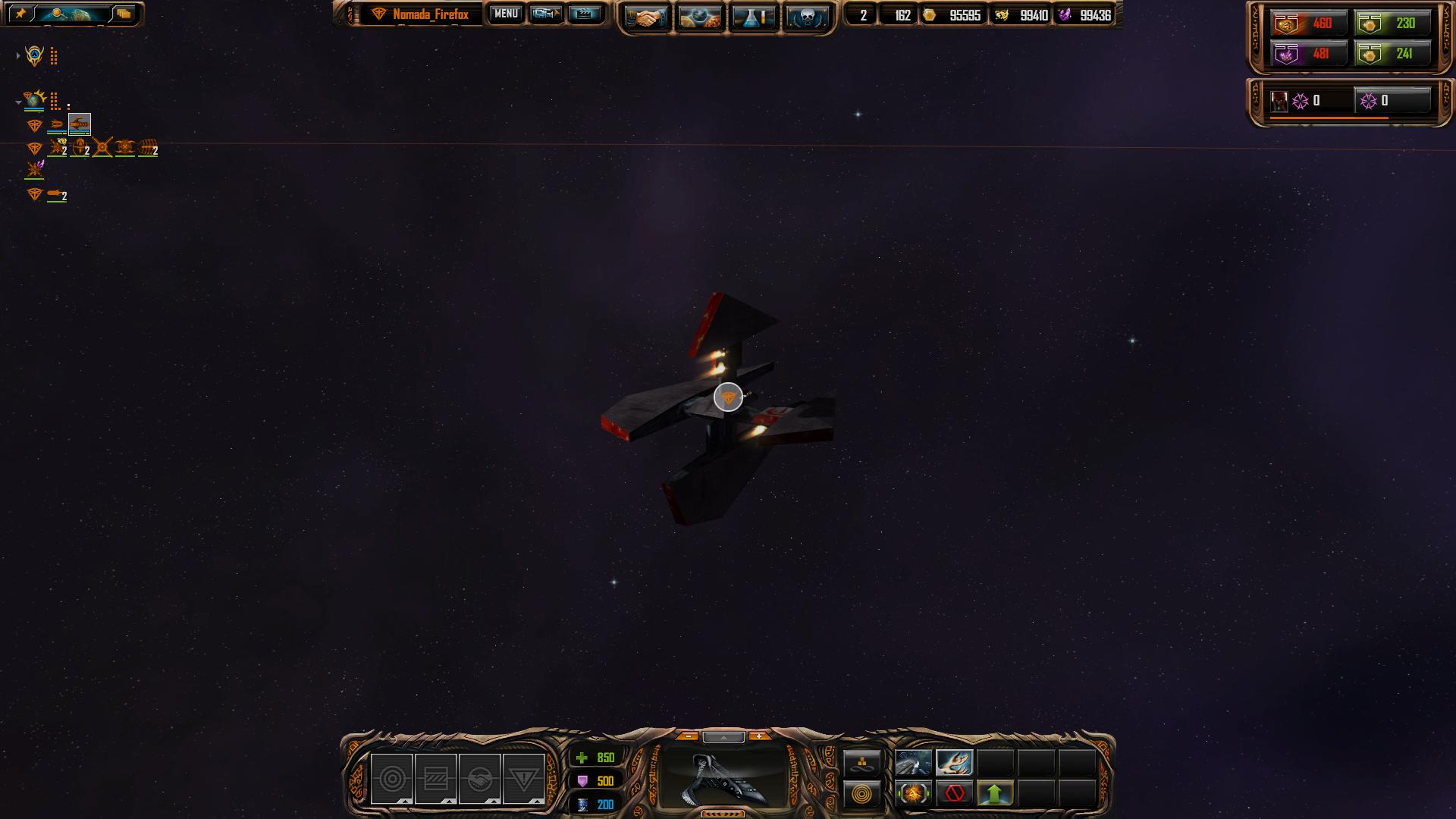The height and width of the screenshot is (819, 1456).
Task: Expand the collapsed empire tree entry
Action: 18,55
